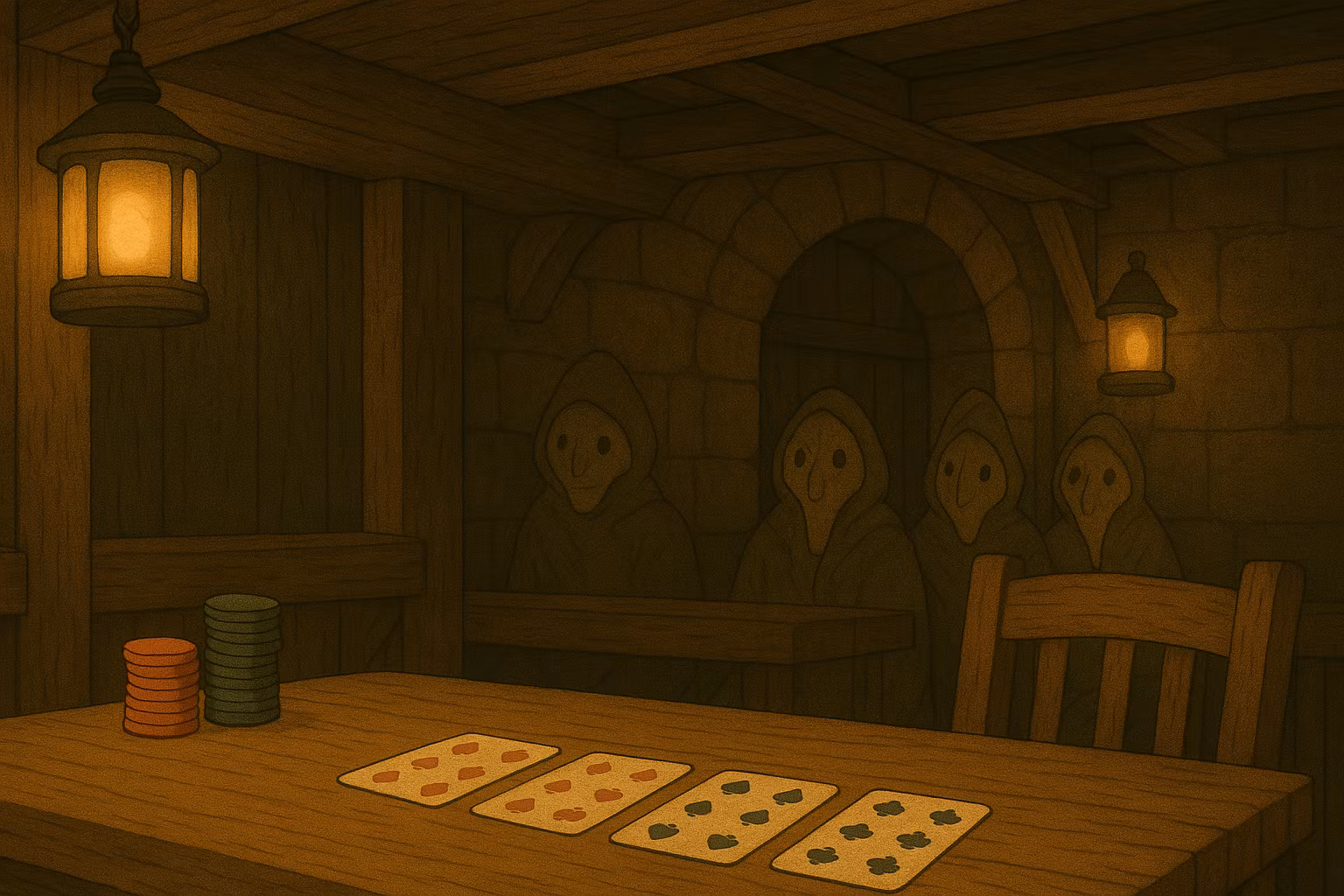The height and width of the screenshot is (896, 1344).
Task: Pick the six of clubs card
Action: (x=880, y=832)
